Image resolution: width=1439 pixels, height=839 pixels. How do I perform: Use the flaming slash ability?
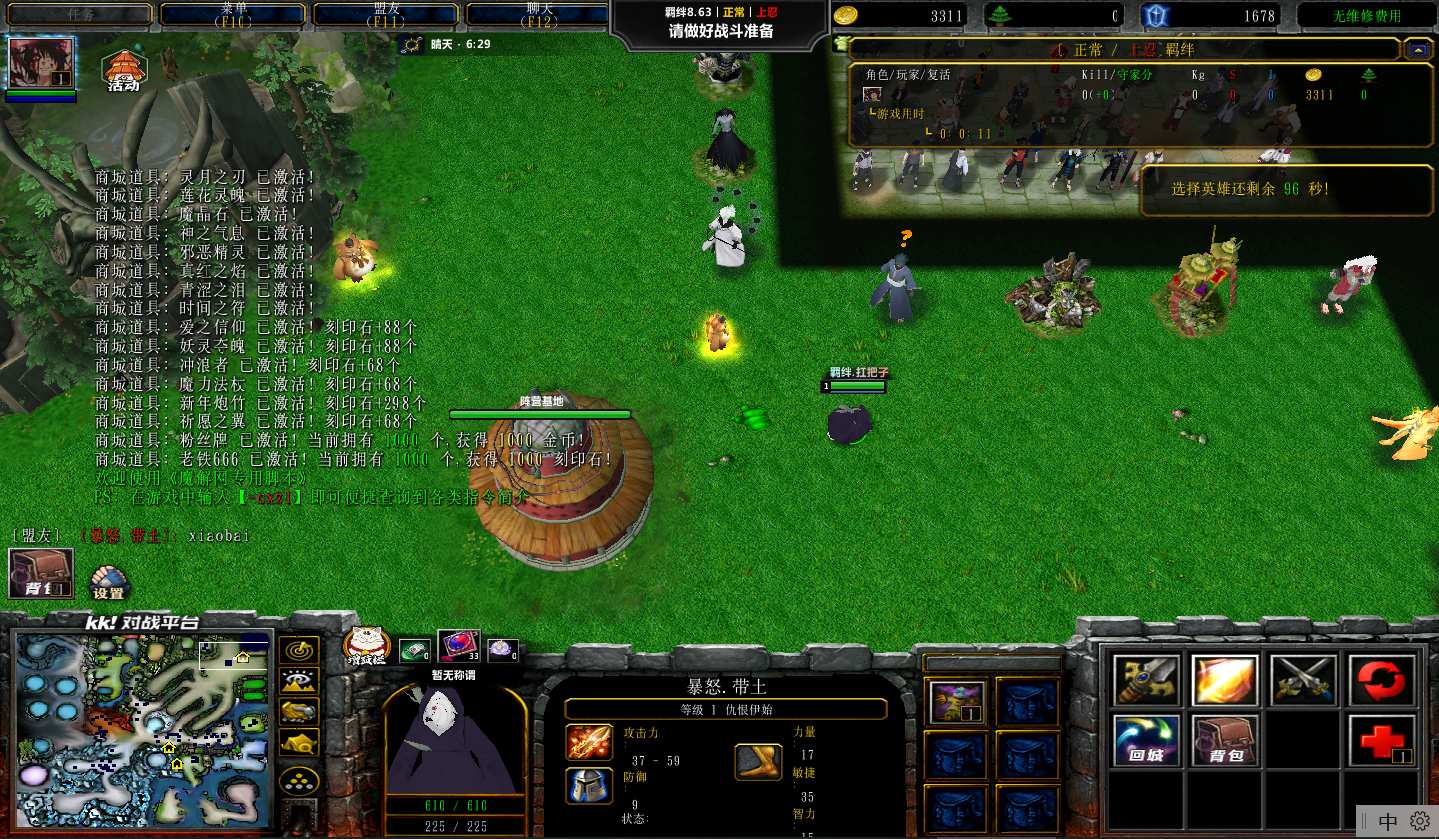point(1225,680)
